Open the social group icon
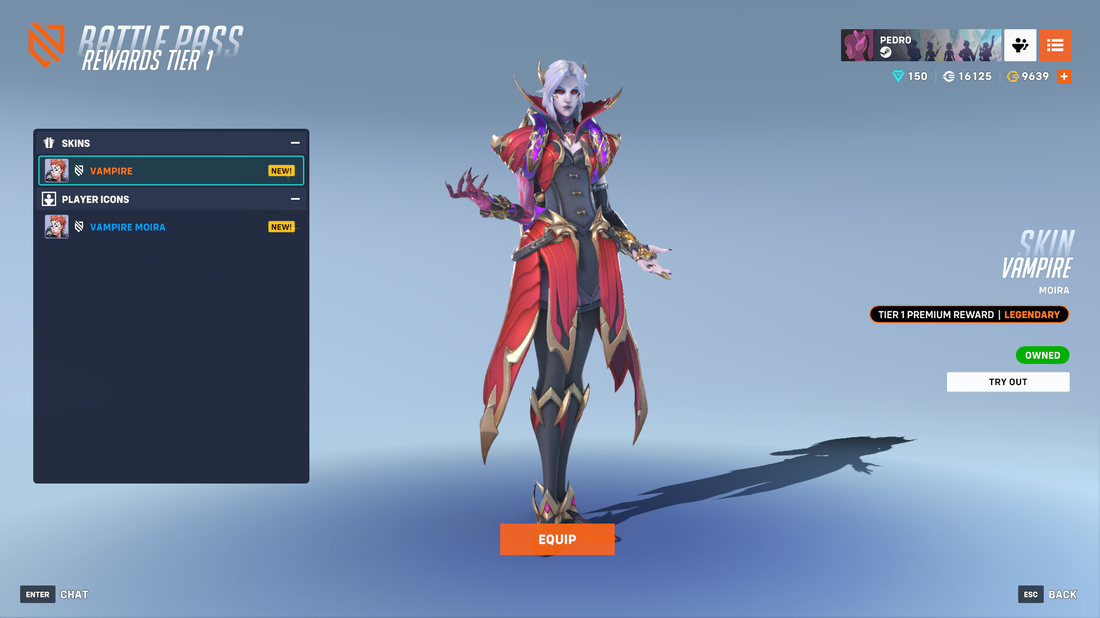1100x618 pixels. coord(1020,45)
